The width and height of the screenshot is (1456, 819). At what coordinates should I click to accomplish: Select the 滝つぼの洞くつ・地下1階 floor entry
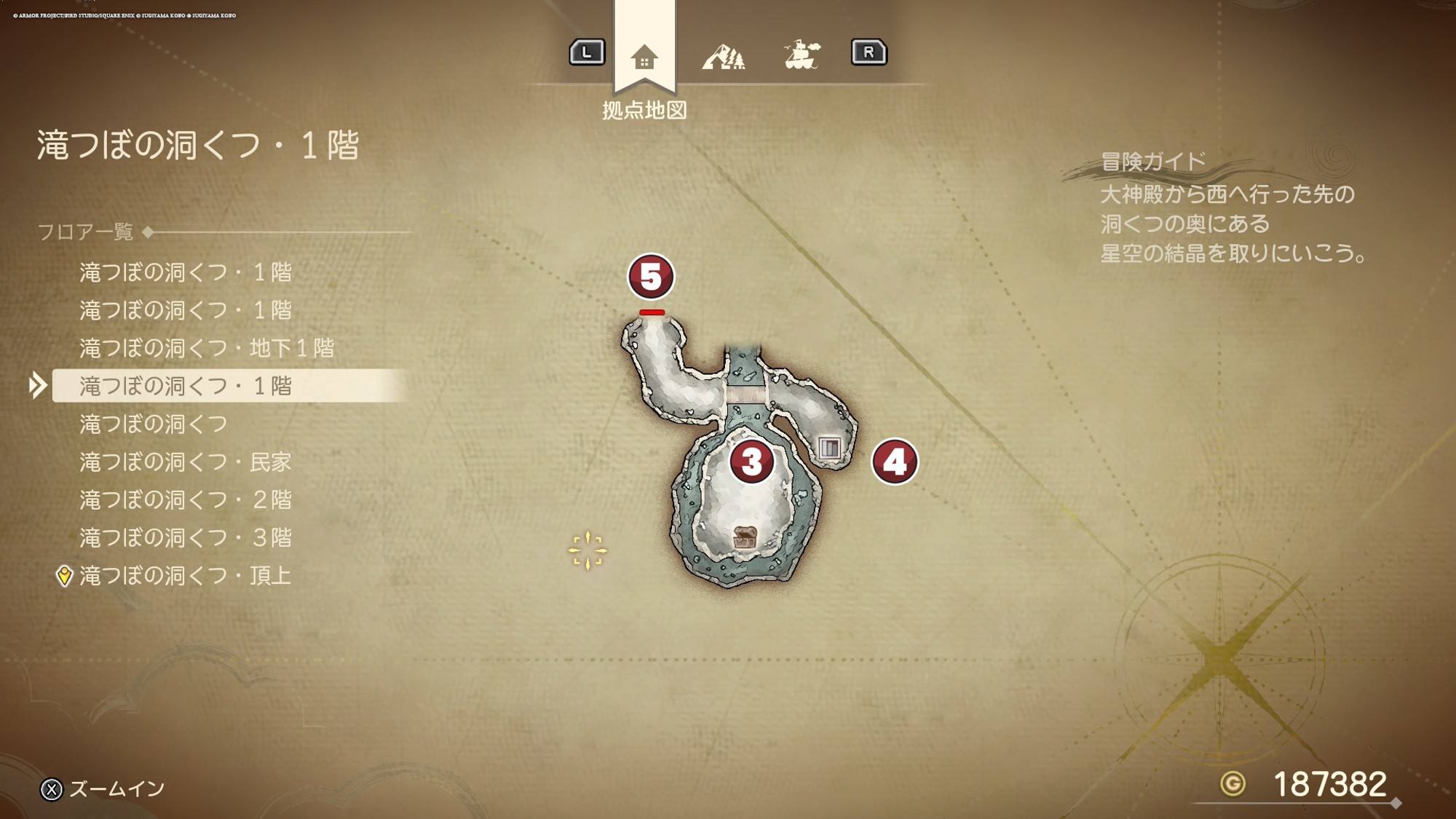[x=207, y=348]
